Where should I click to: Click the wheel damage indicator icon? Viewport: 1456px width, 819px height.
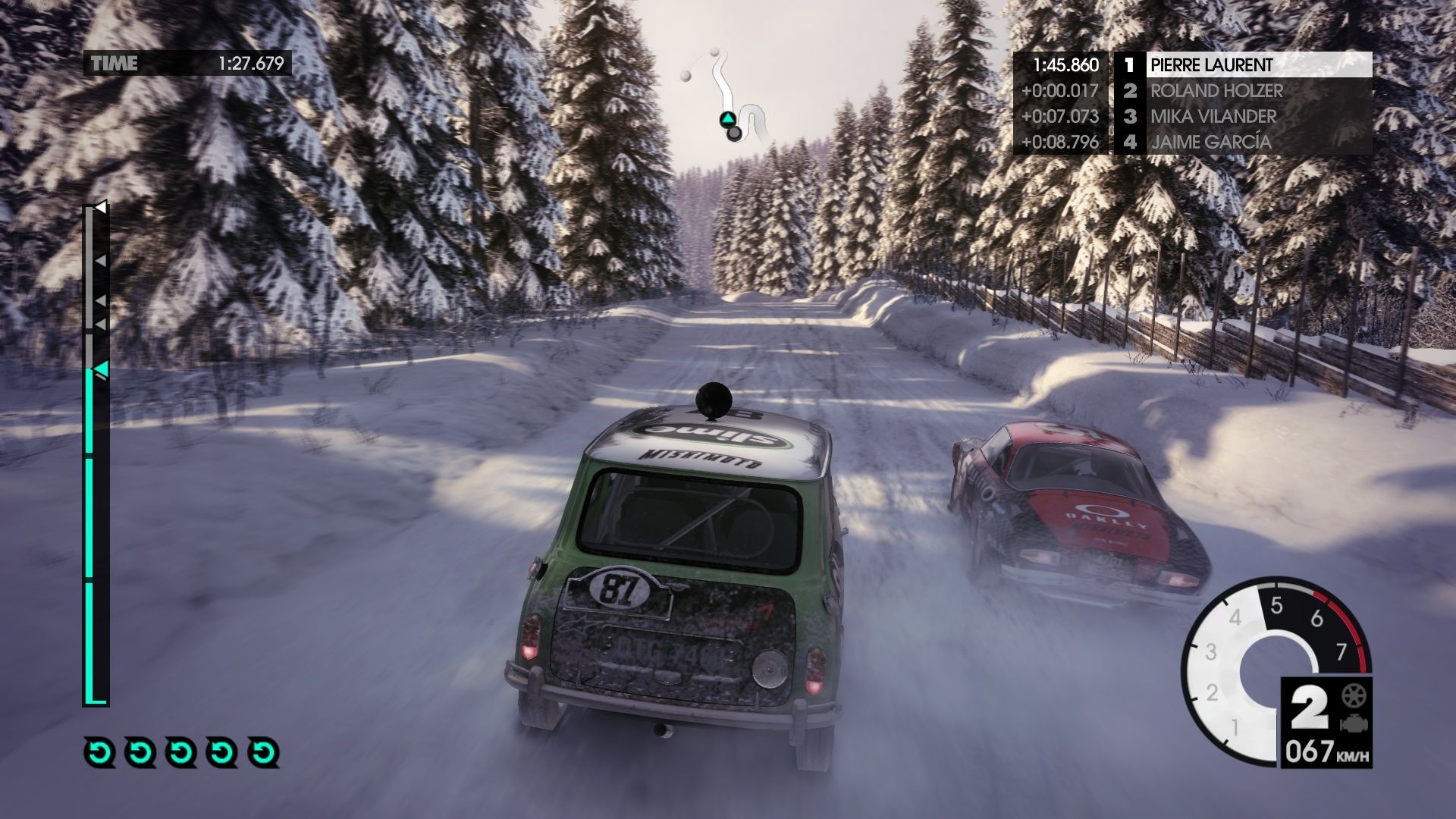(x=1351, y=695)
